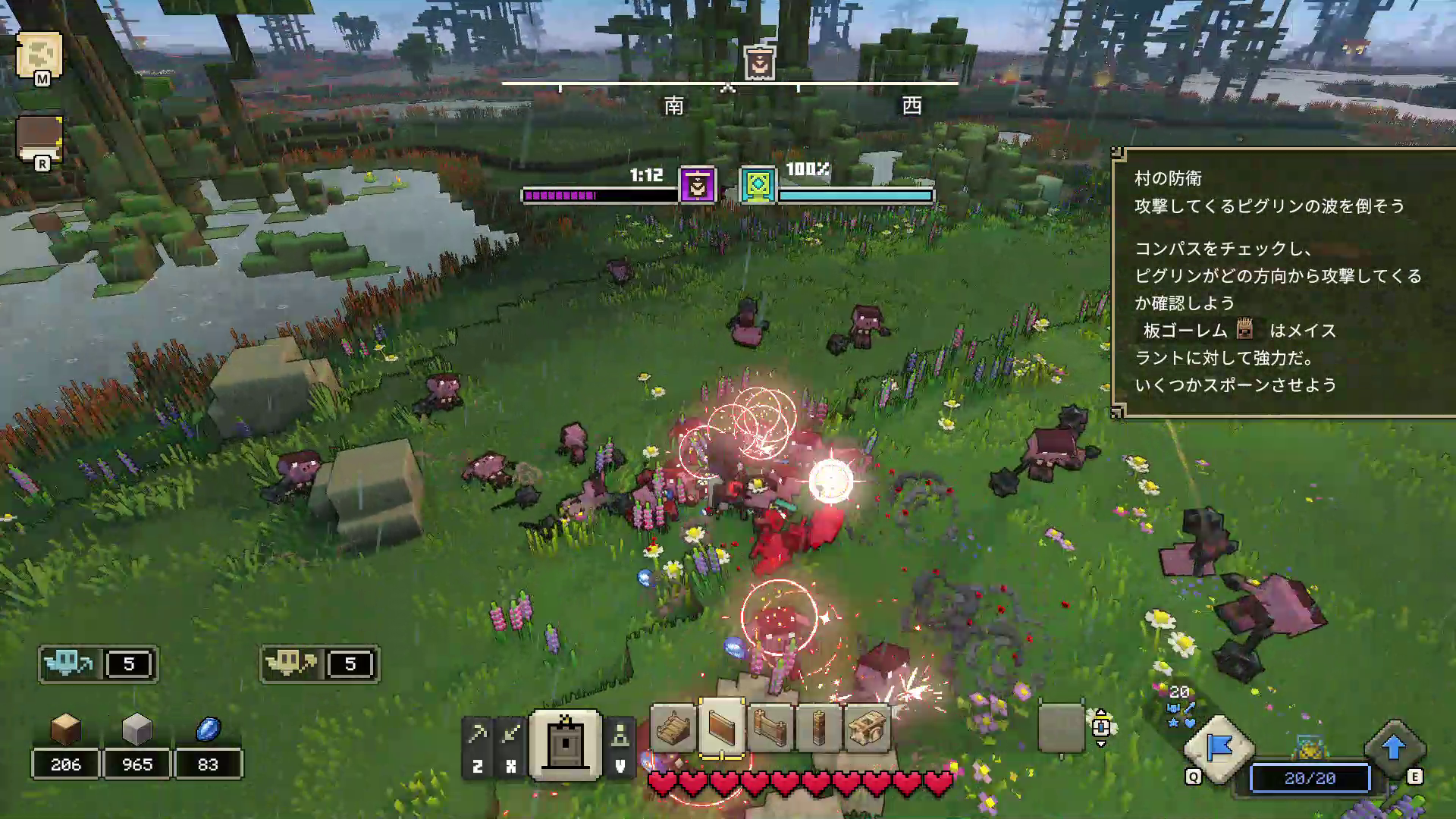Choose the highlighted tower build category
Viewport: 1456px width, 819px height.
point(566,745)
